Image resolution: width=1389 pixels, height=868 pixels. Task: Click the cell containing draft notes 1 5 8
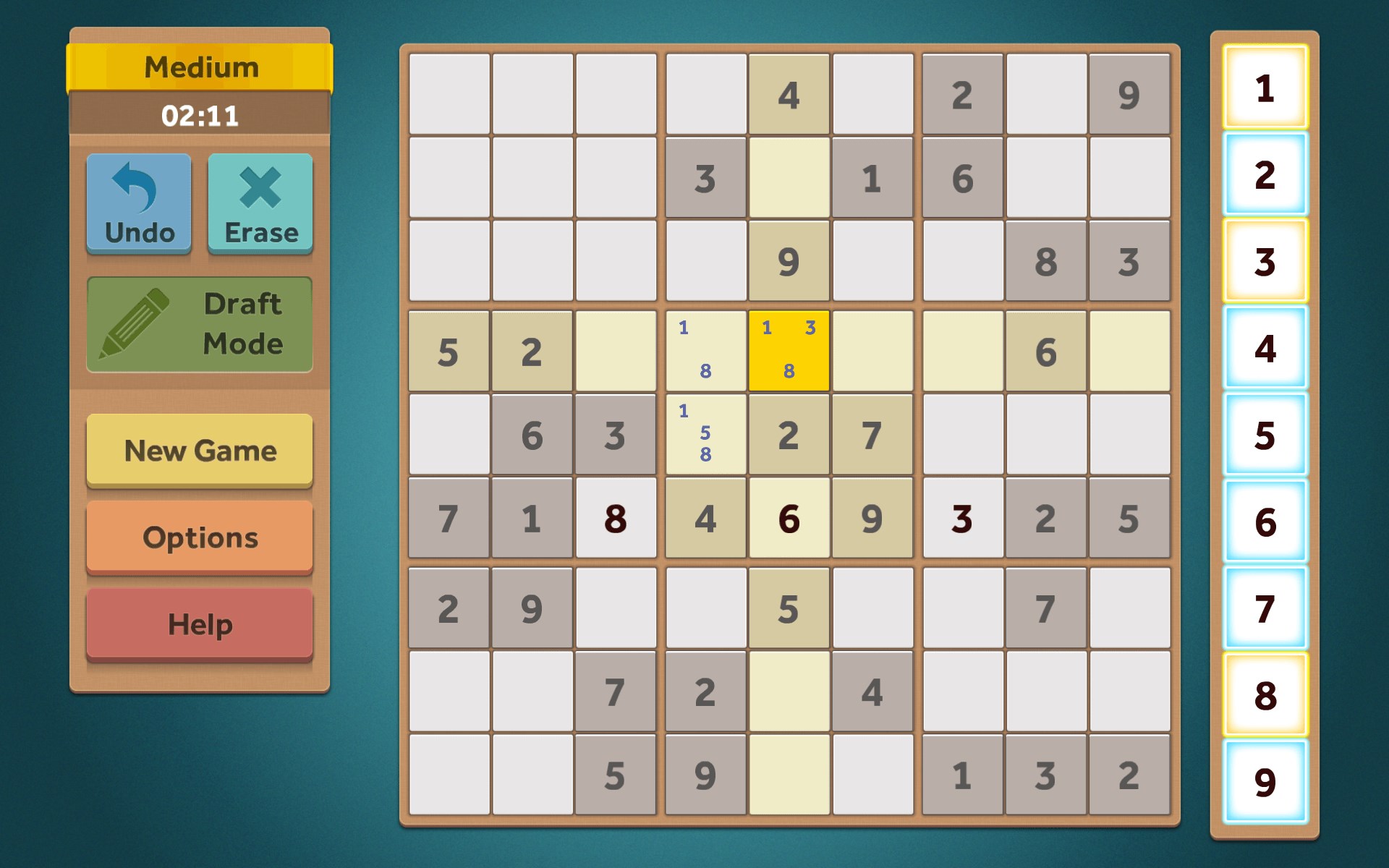(705, 435)
